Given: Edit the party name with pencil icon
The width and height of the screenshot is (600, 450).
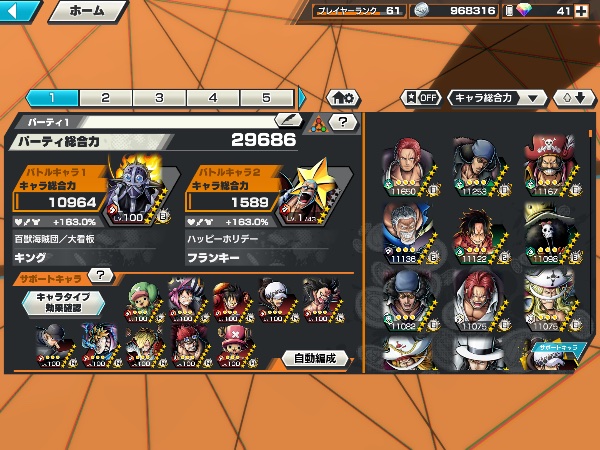Looking at the screenshot, I should (x=288, y=121).
